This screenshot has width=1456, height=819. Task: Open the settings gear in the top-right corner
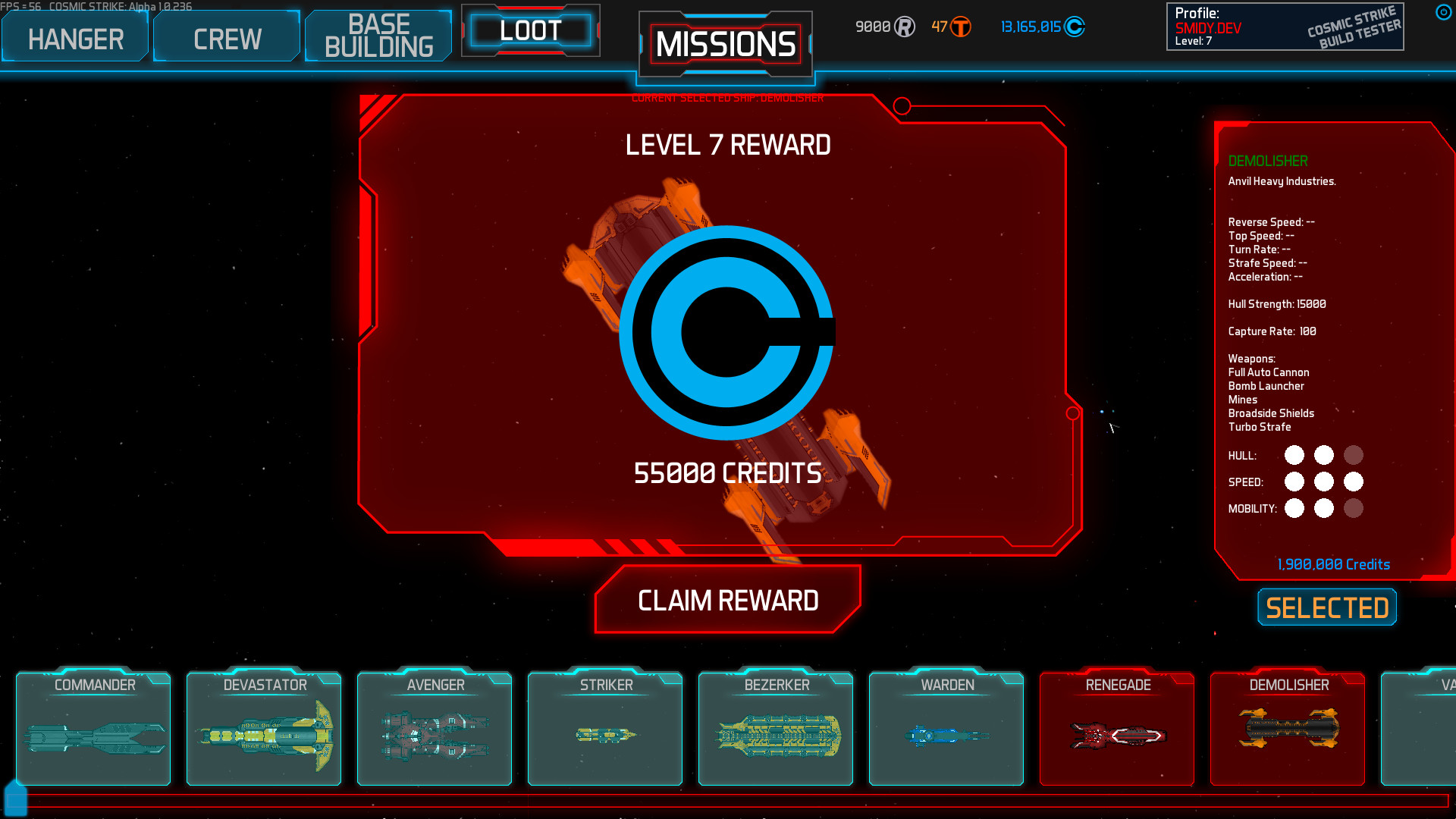[1443, 11]
